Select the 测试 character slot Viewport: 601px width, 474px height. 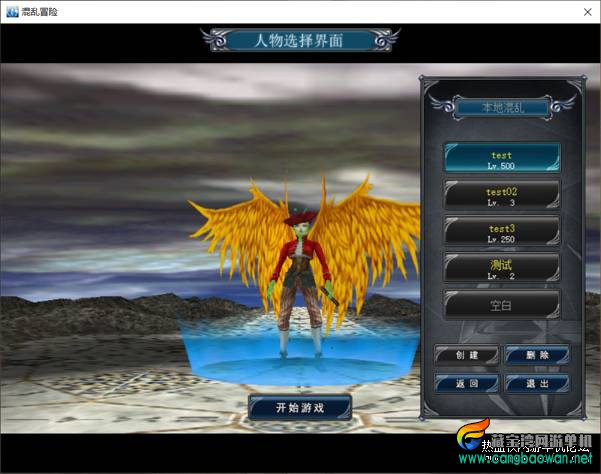tap(502, 267)
